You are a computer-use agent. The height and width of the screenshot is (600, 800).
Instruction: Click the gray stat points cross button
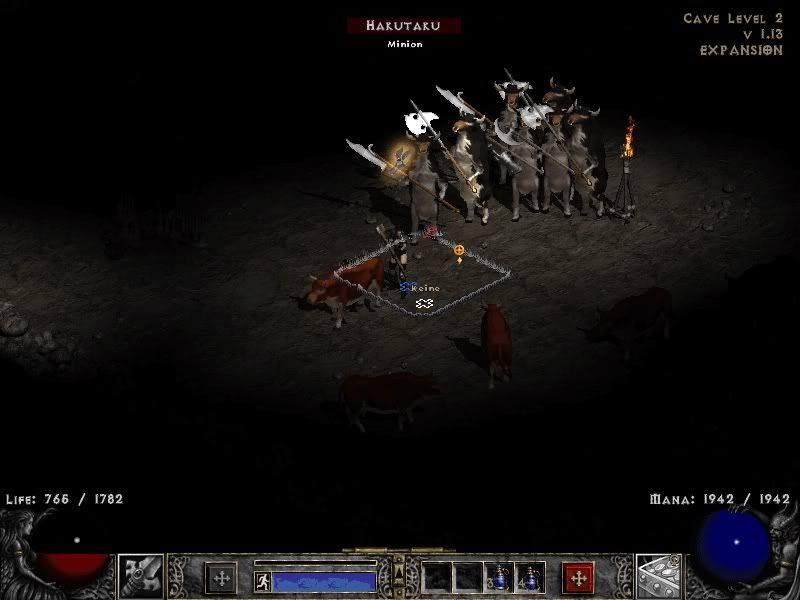[221, 578]
